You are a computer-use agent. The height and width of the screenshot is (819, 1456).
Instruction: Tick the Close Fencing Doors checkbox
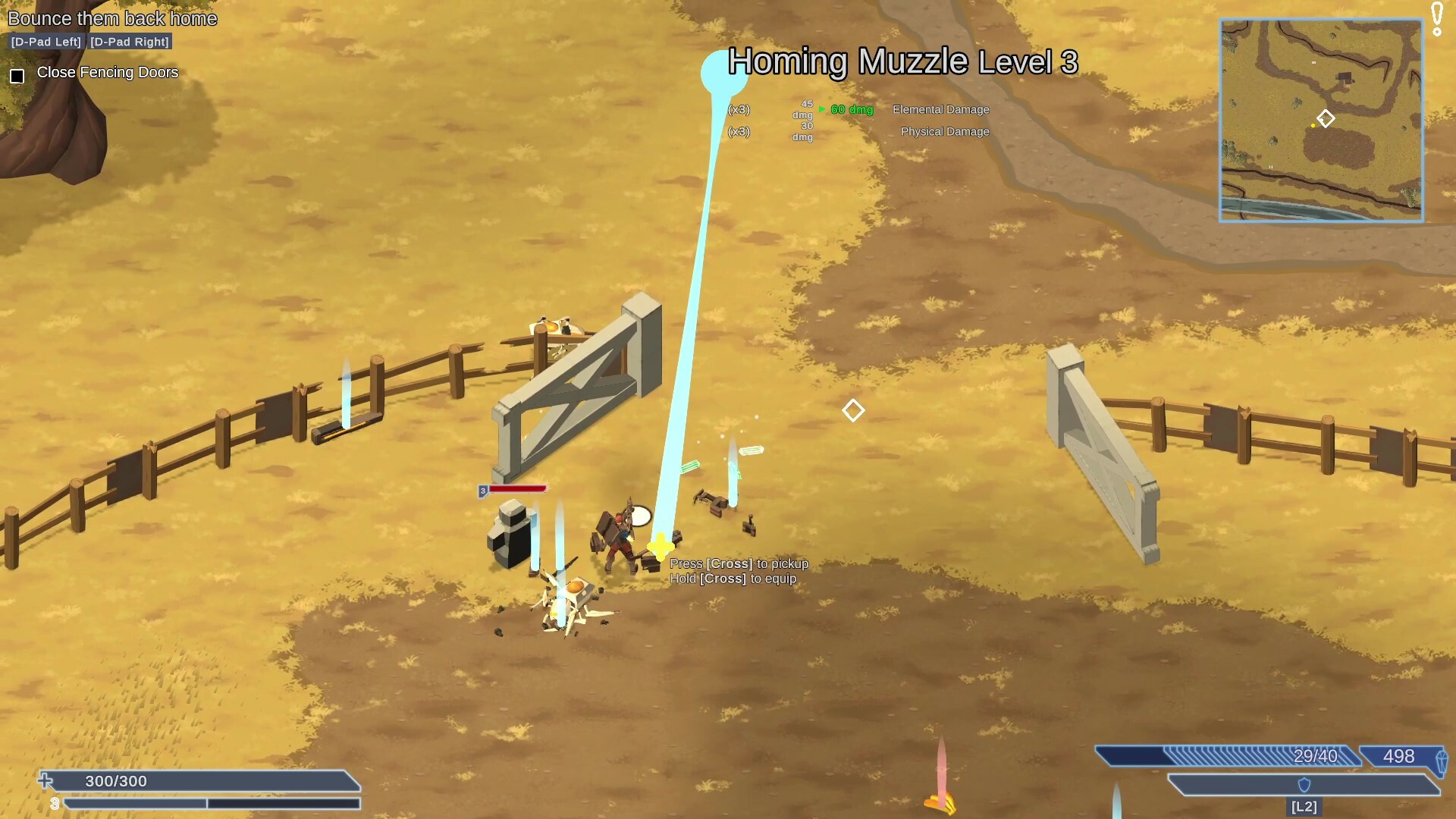(x=17, y=74)
